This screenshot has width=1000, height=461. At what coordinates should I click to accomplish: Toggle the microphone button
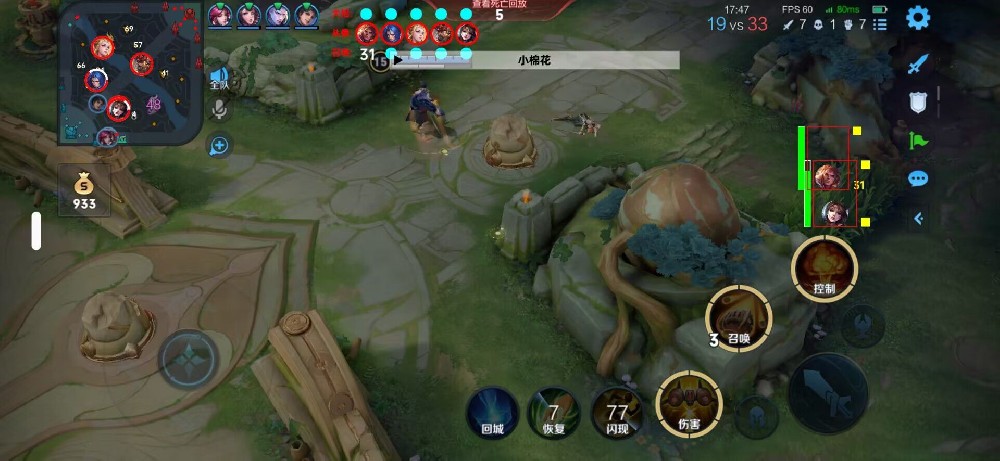click(x=218, y=110)
